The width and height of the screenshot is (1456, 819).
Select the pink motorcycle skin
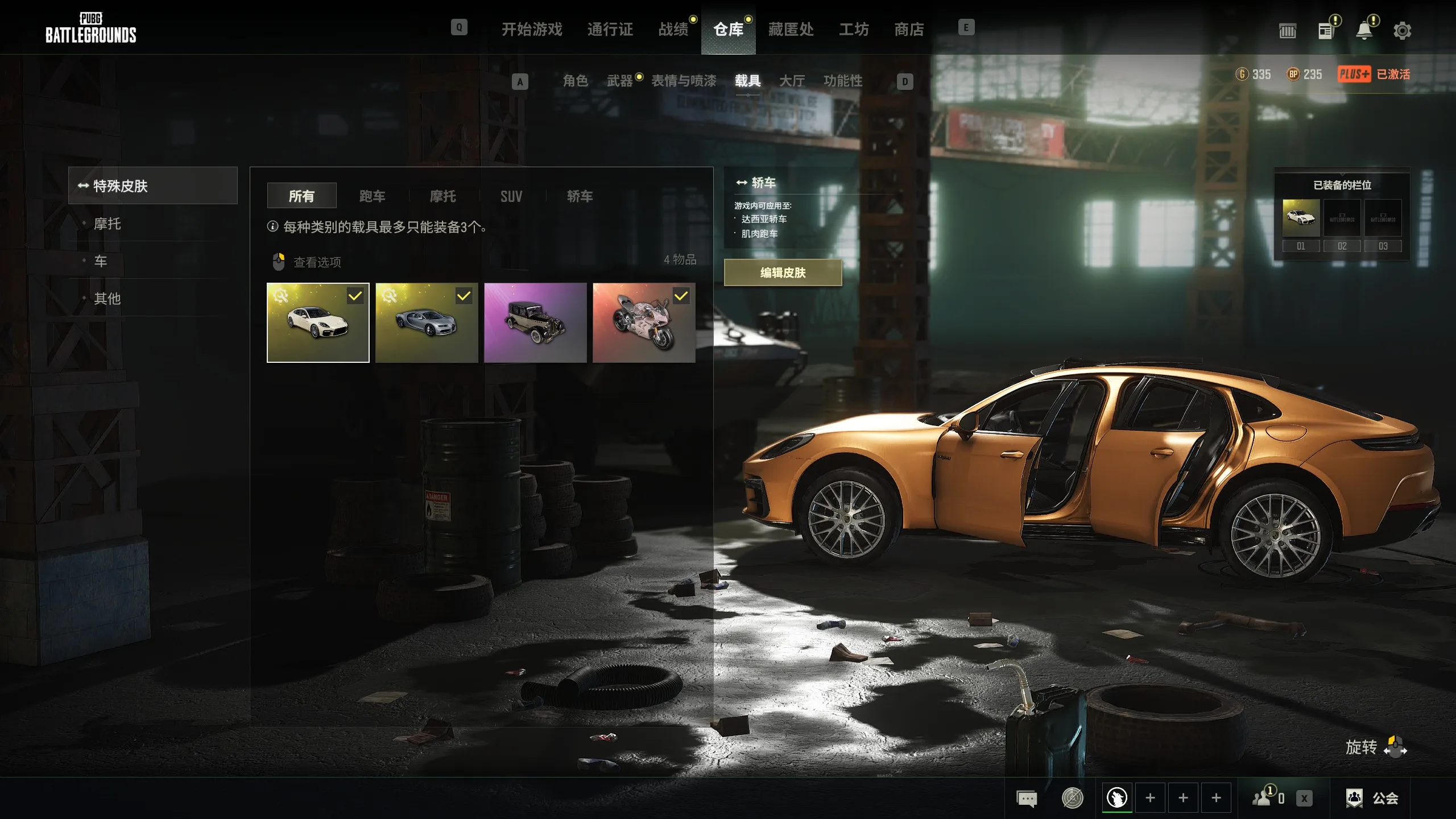pos(644,322)
